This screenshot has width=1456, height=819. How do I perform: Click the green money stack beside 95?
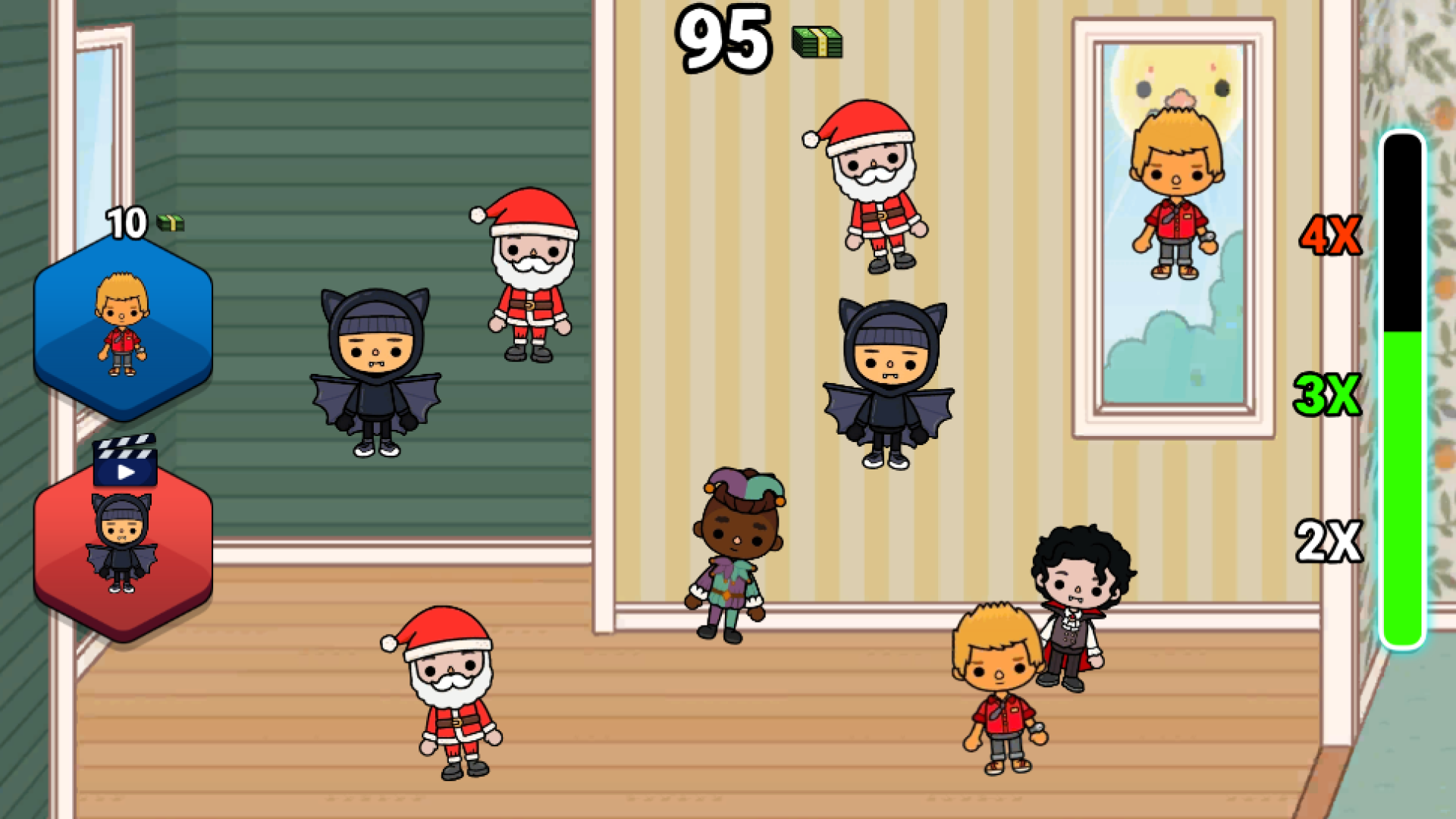point(815,43)
